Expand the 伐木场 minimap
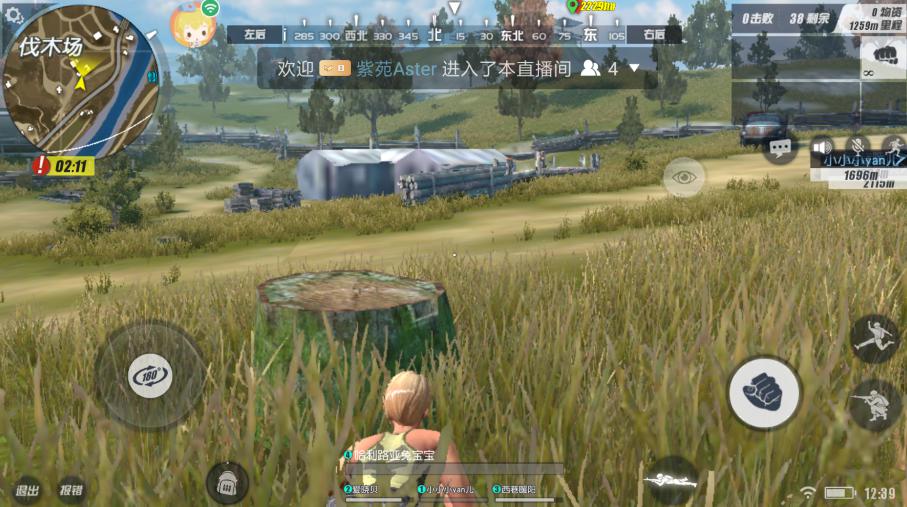This screenshot has width=907, height=507. [x=82, y=82]
